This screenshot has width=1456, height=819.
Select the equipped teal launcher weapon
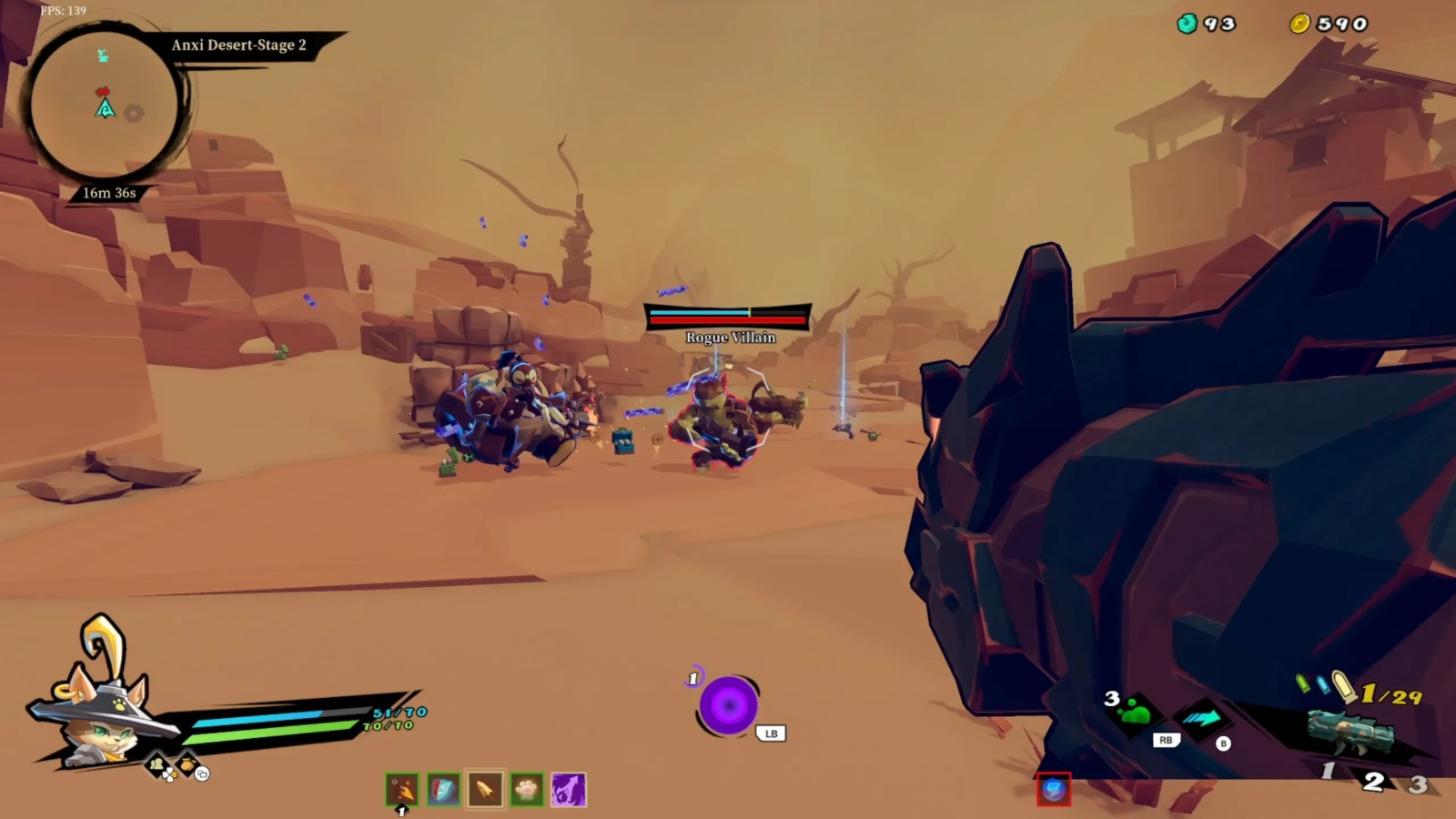[1351, 730]
